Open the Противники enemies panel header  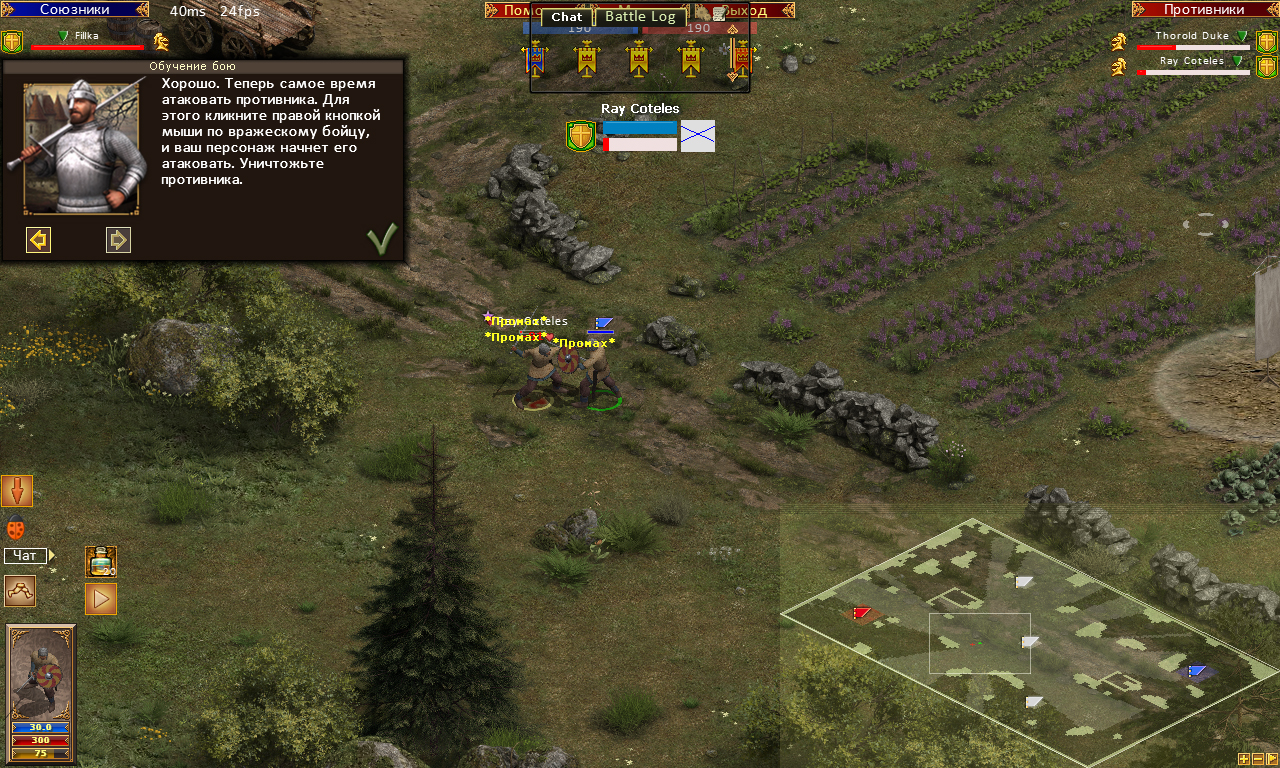pyautogui.click(x=1204, y=10)
